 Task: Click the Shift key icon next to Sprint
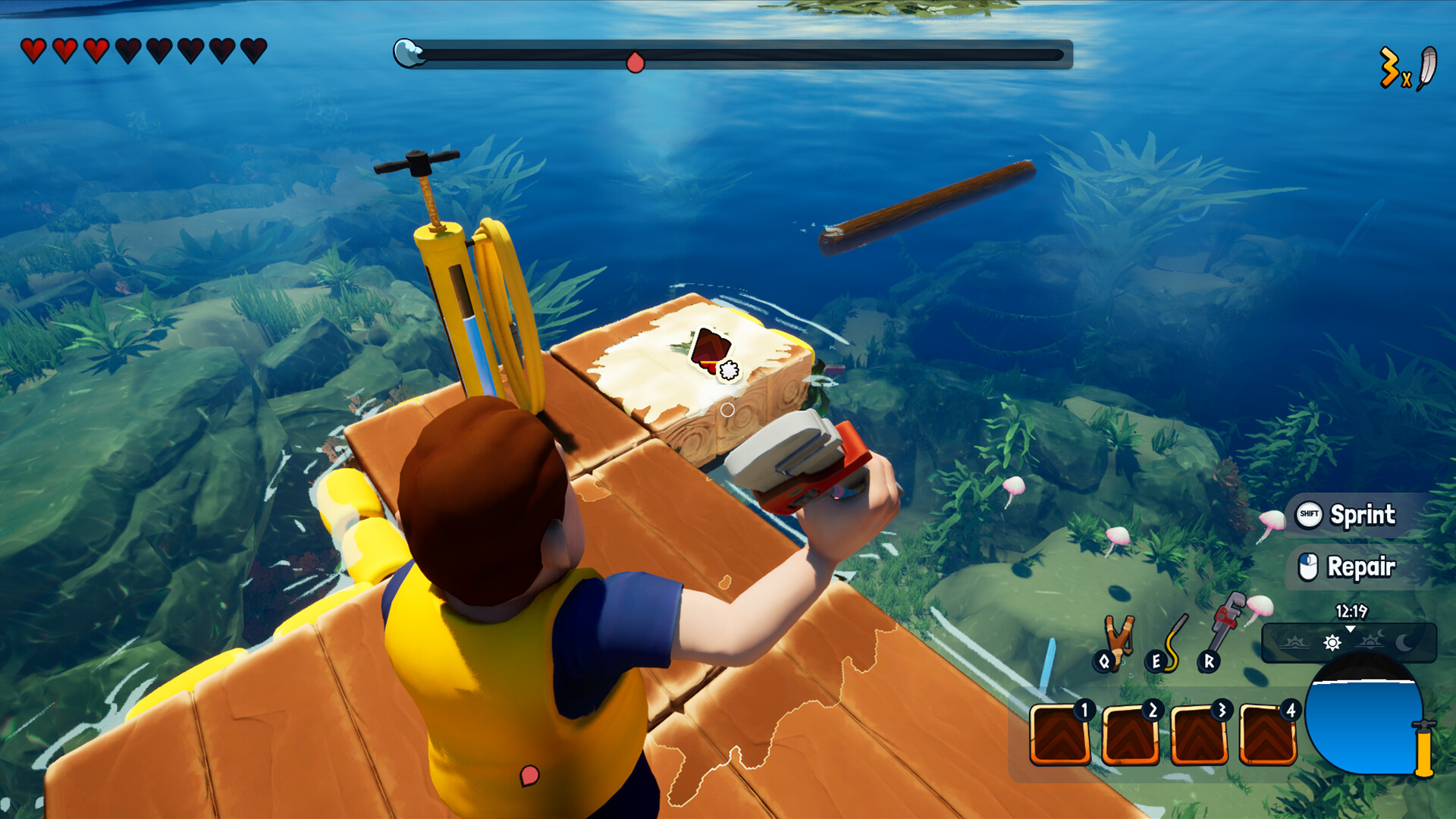pyautogui.click(x=1309, y=516)
